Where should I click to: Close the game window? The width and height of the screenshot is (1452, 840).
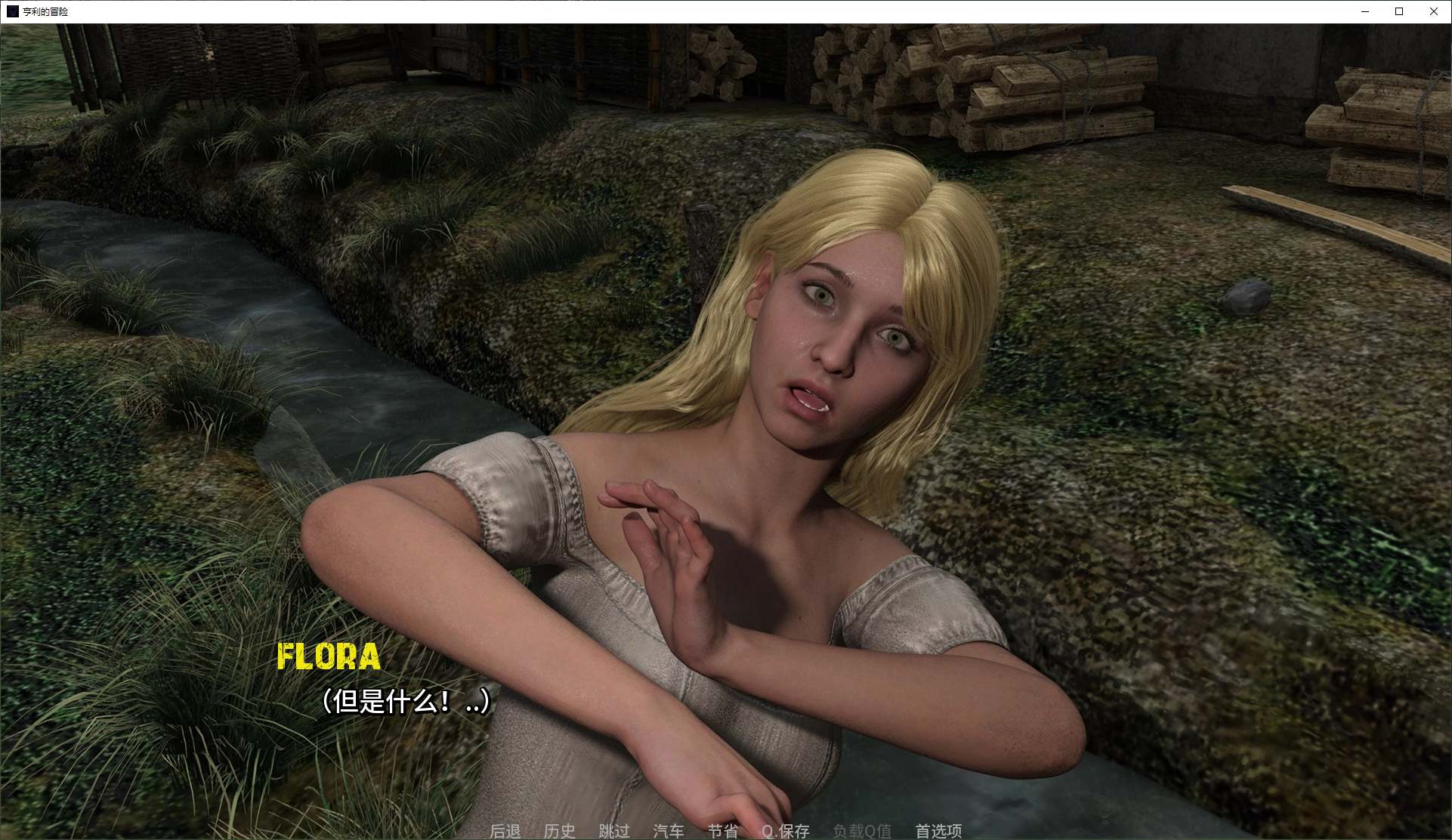coord(1433,11)
